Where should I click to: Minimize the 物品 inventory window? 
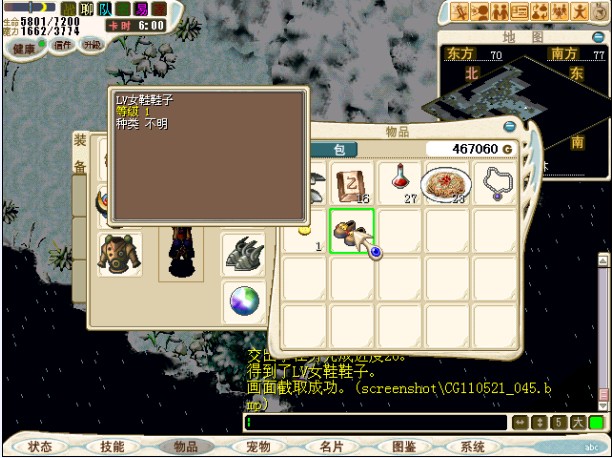(510, 128)
